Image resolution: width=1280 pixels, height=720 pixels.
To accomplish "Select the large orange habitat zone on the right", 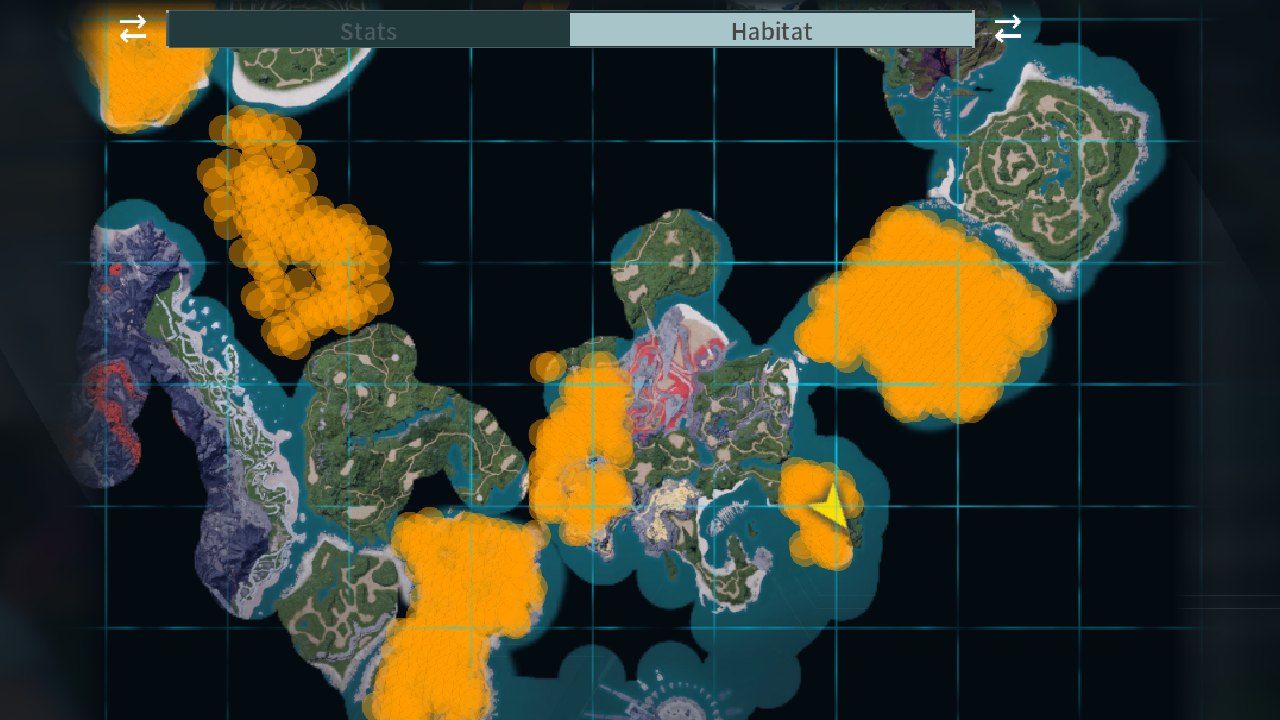I will [930, 310].
